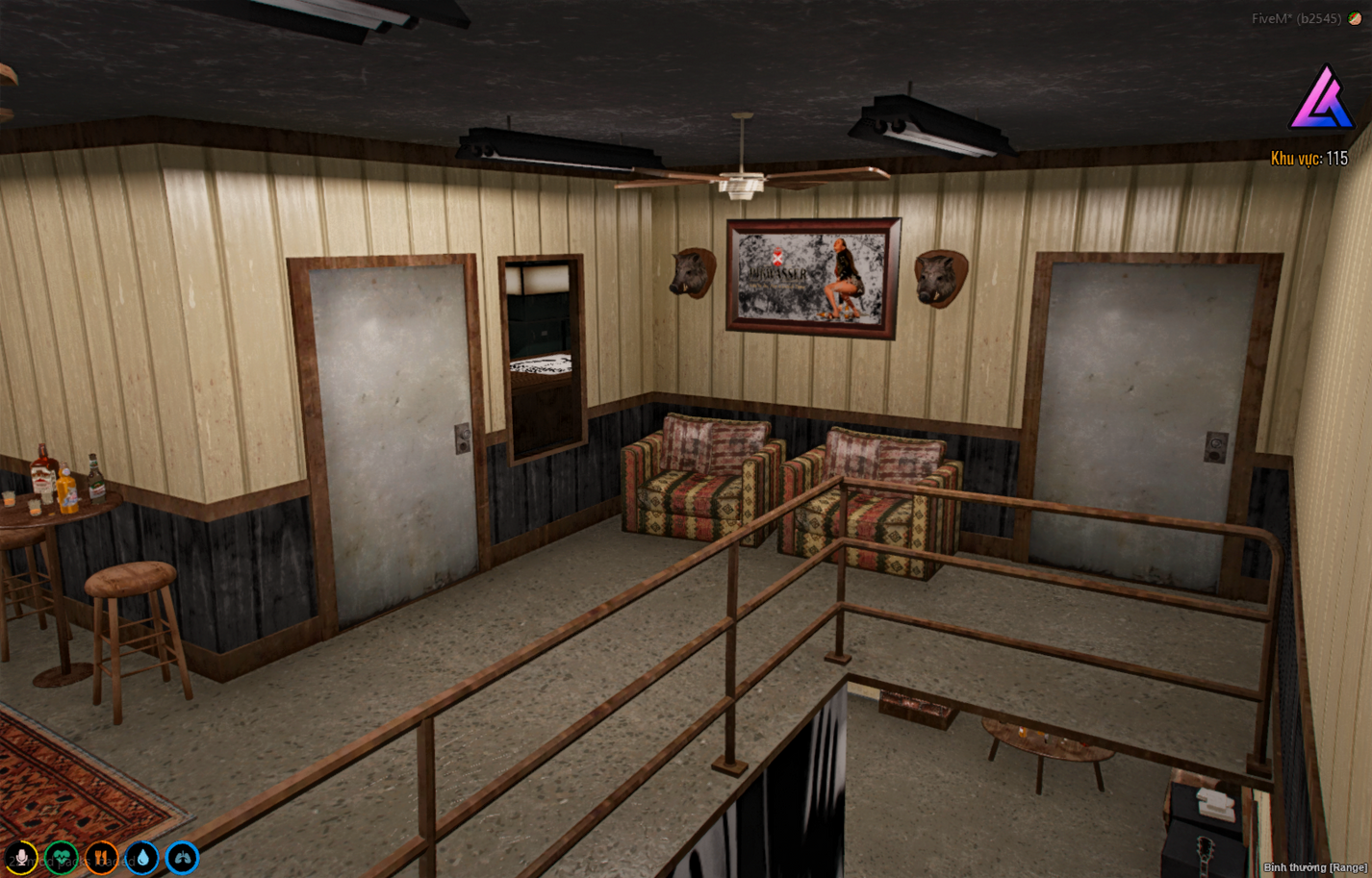Expand the Khu vực zone indicator

coord(1309,156)
